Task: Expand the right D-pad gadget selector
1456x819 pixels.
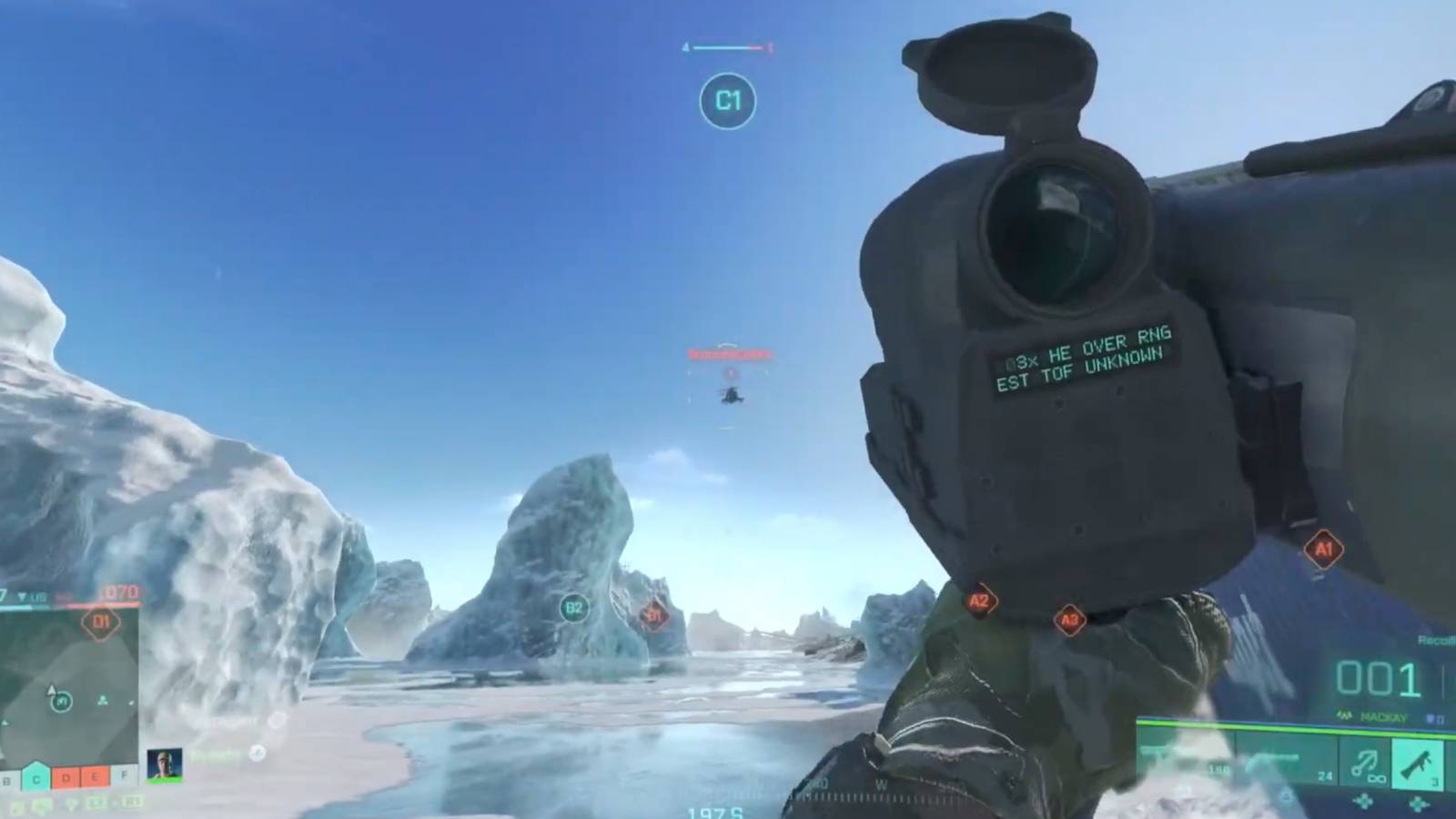Action: click(1417, 804)
